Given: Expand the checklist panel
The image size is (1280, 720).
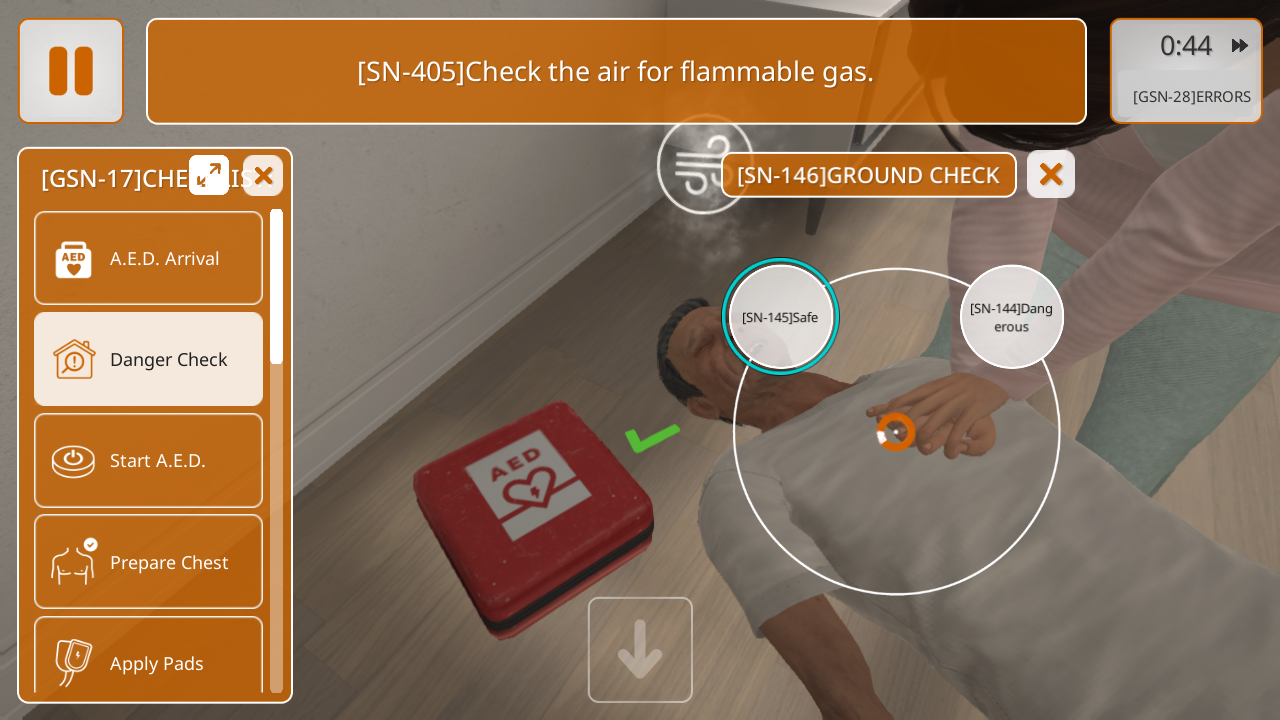Looking at the screenshot, I should pos(209,176).
